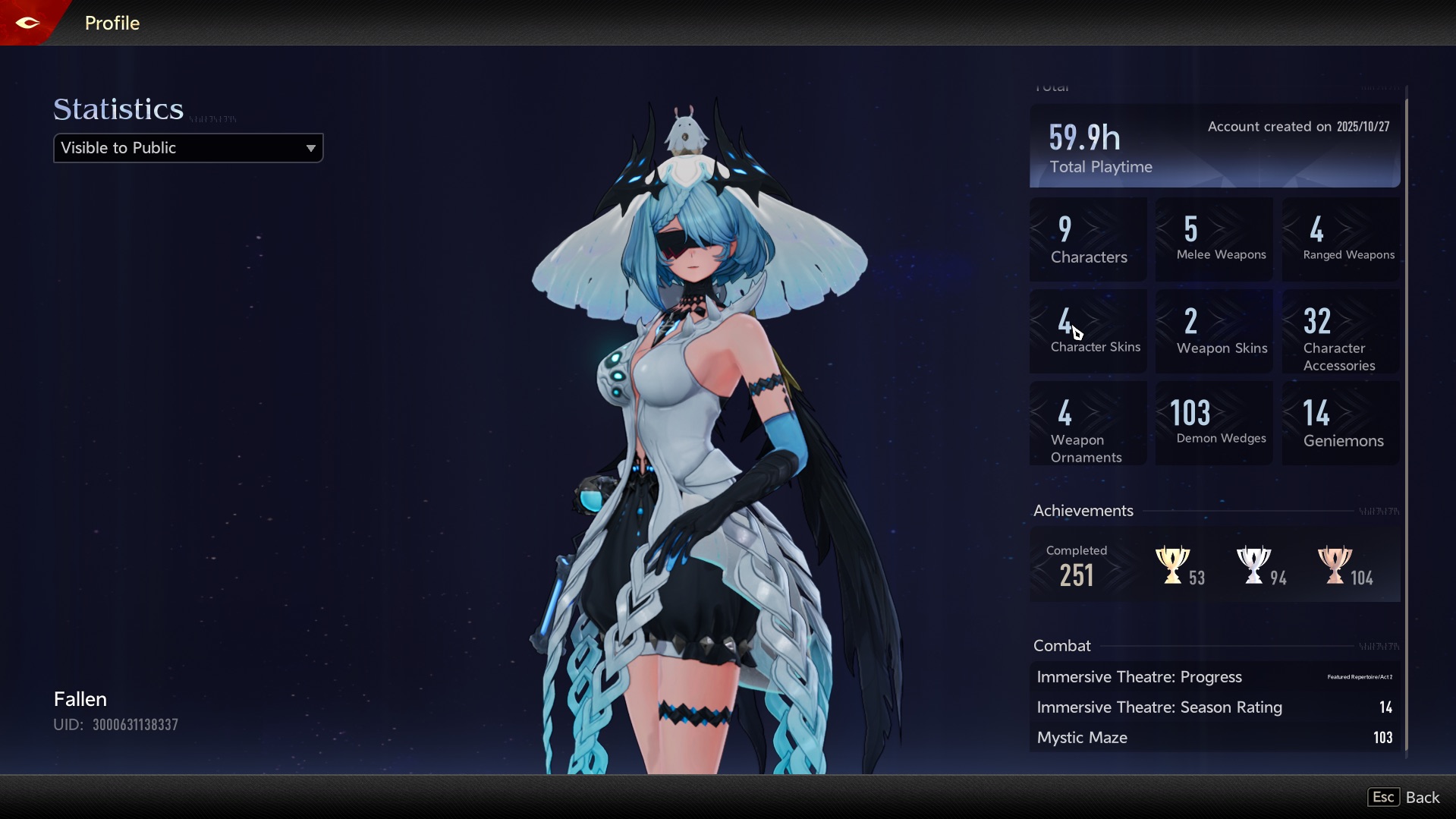This screenshot has width=1456, height=819.
Task: Click the statistics panel scrollbar
Action: [1407, 417]
